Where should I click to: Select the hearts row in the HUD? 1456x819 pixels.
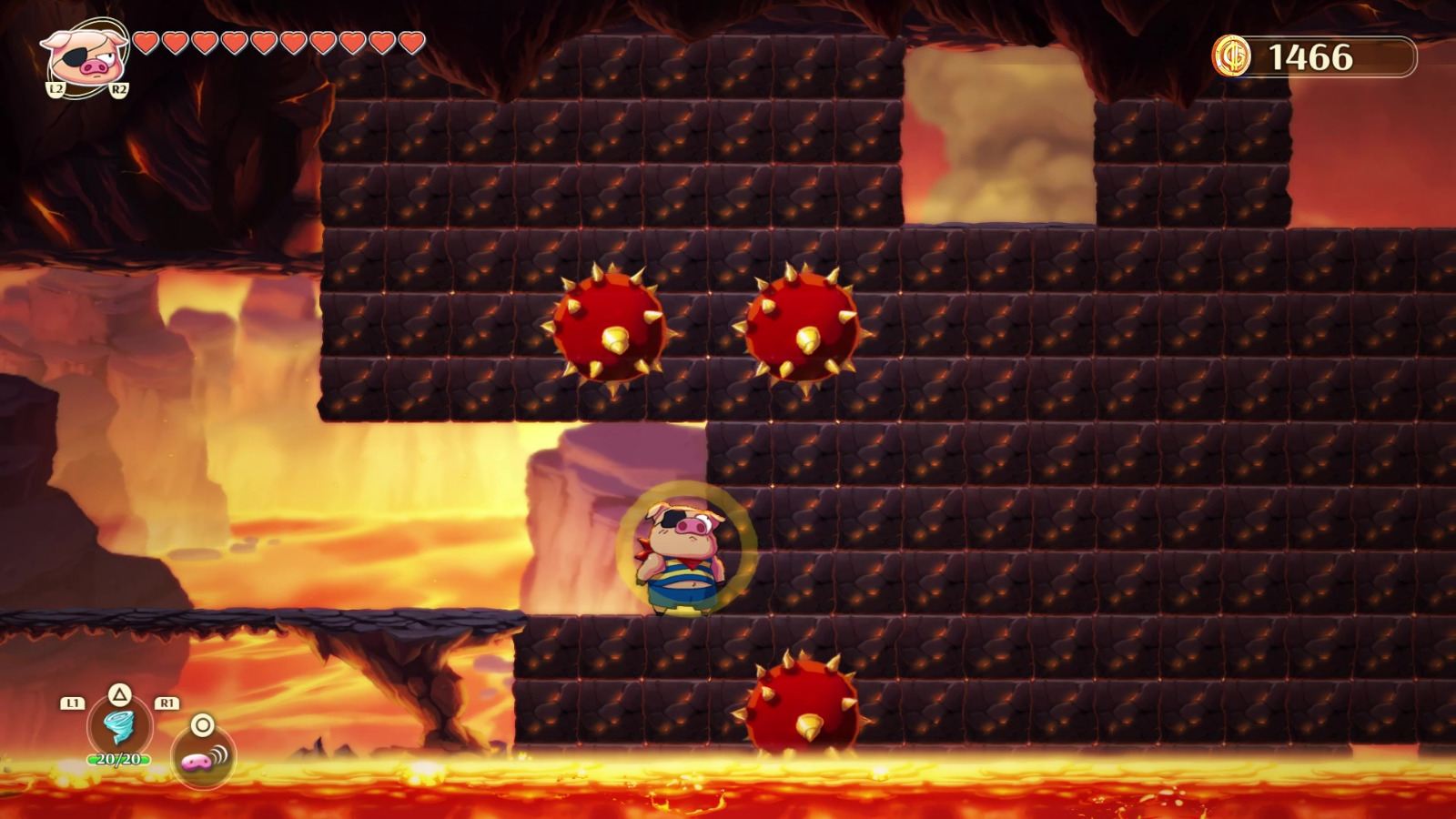click(278, 43)
